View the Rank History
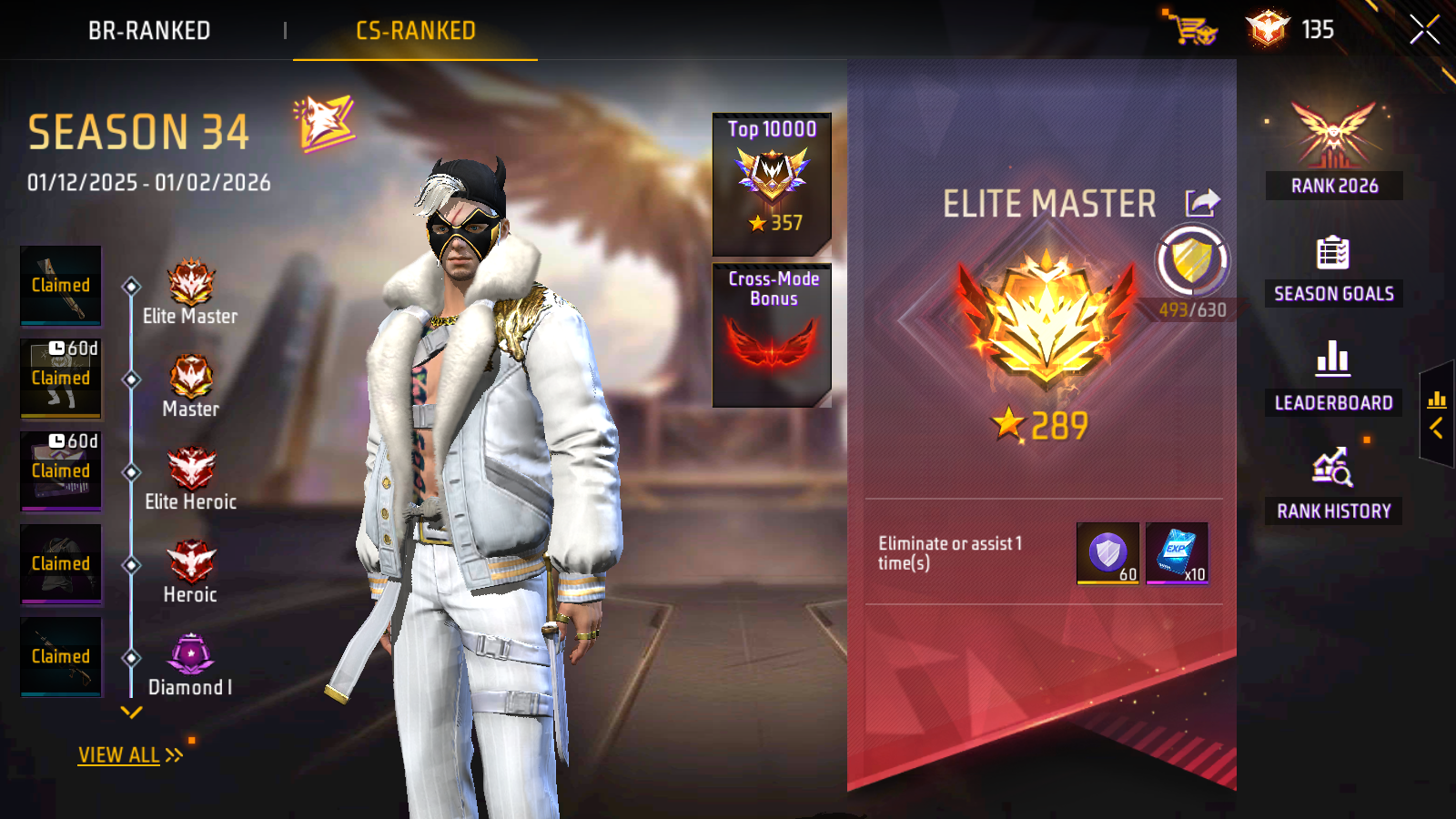Image resolution: width=1456 pixels, height=819 pixels. click(1333, 484)
